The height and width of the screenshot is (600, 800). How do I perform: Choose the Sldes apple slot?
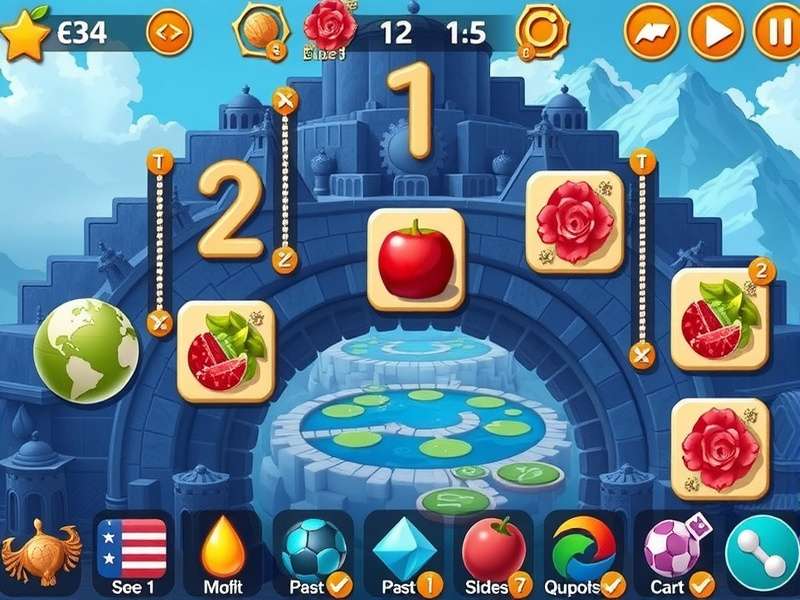(494, 552)
